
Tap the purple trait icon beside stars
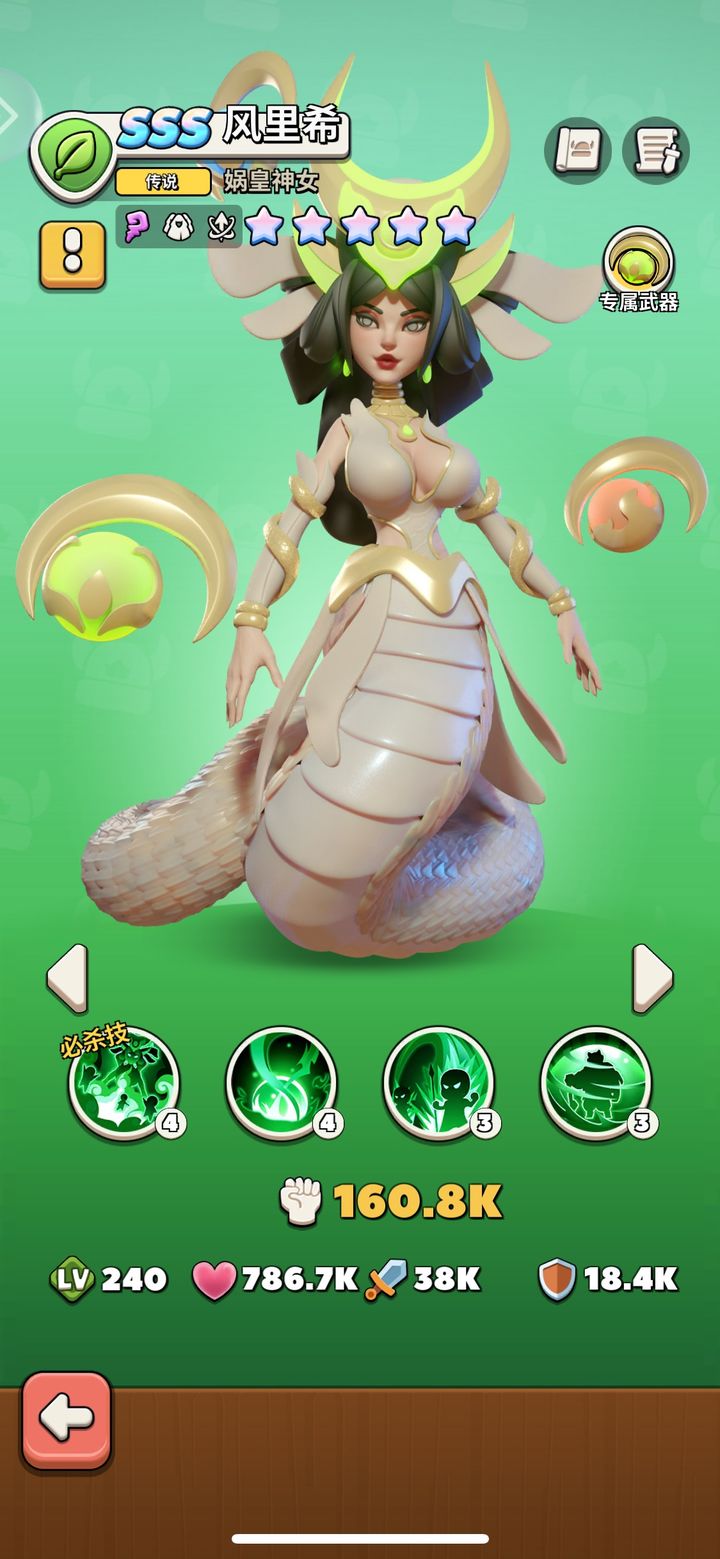(x=138, y=226)
